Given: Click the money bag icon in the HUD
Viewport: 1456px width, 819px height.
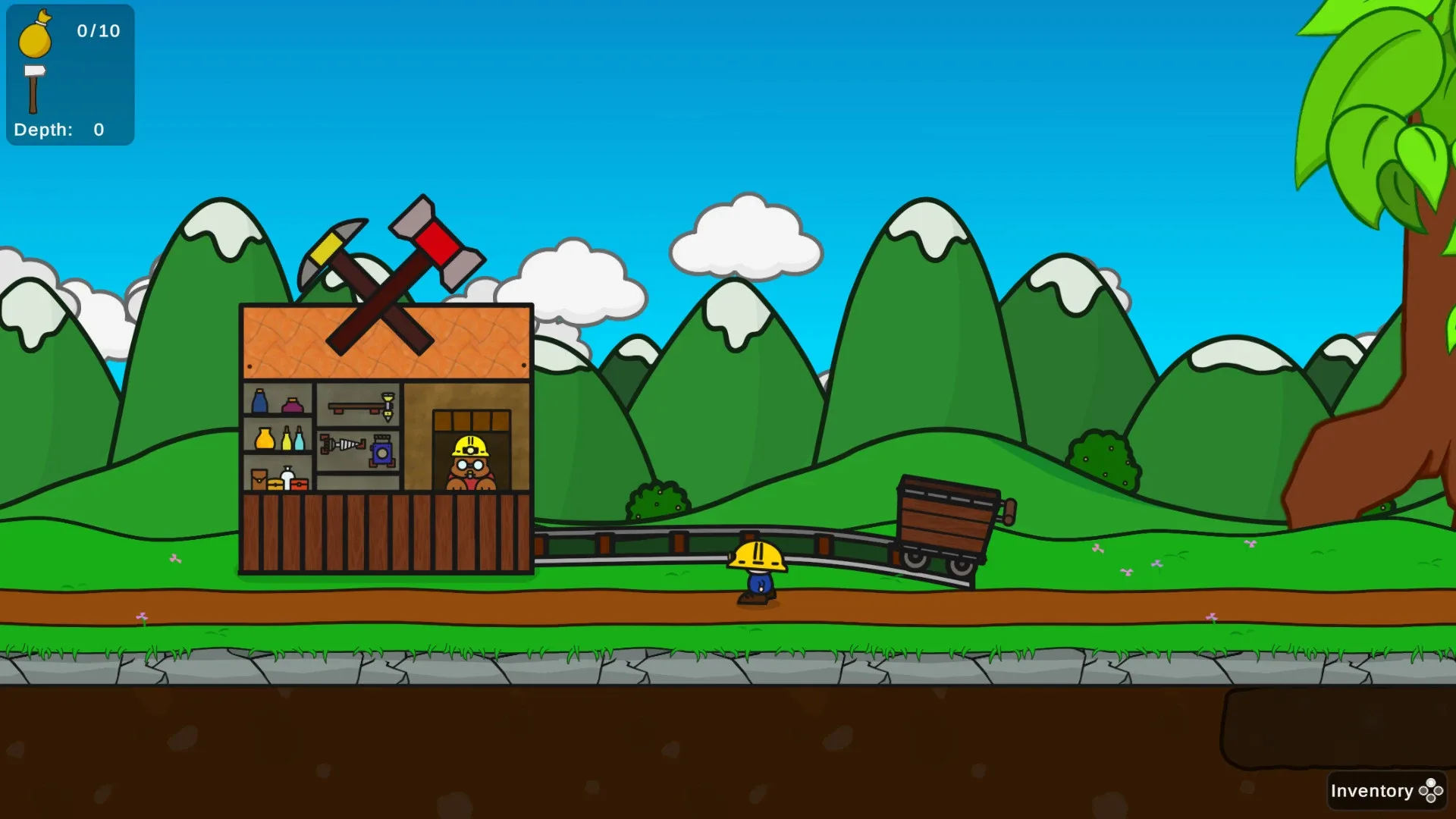Looking at the screenshot, I should point(36,38).
